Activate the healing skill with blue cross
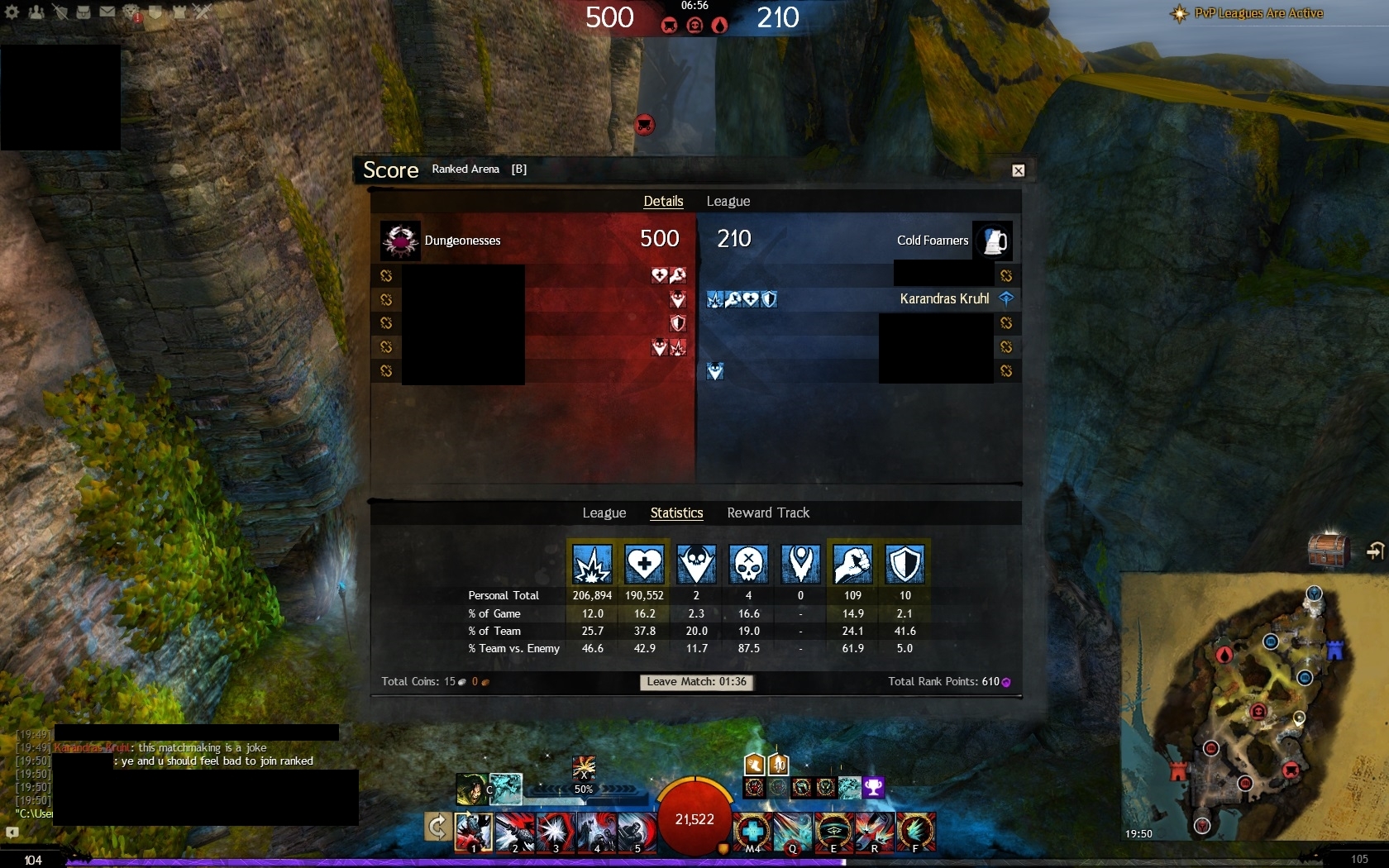The height and width of the screenshot is (868, 1389). tap(752, 831)
